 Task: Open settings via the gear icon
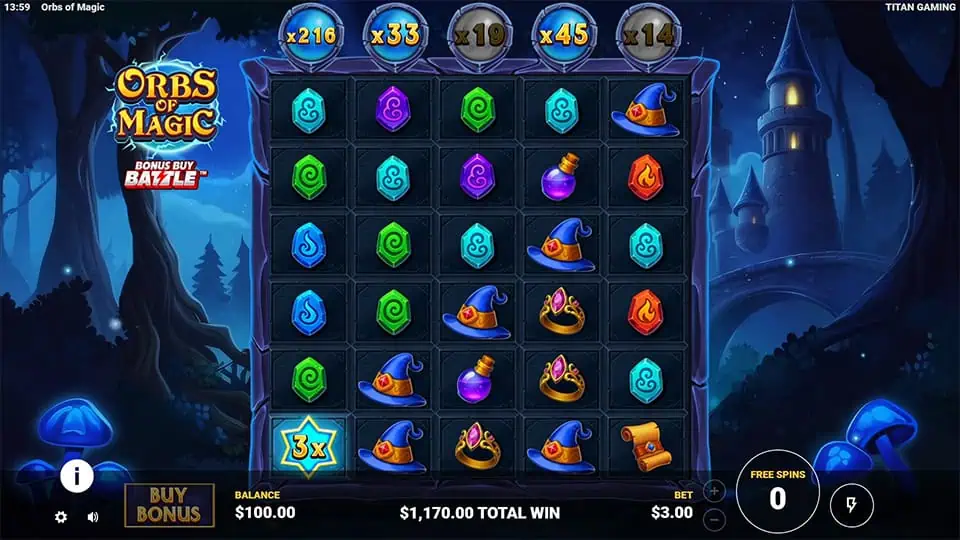(61, 517)
